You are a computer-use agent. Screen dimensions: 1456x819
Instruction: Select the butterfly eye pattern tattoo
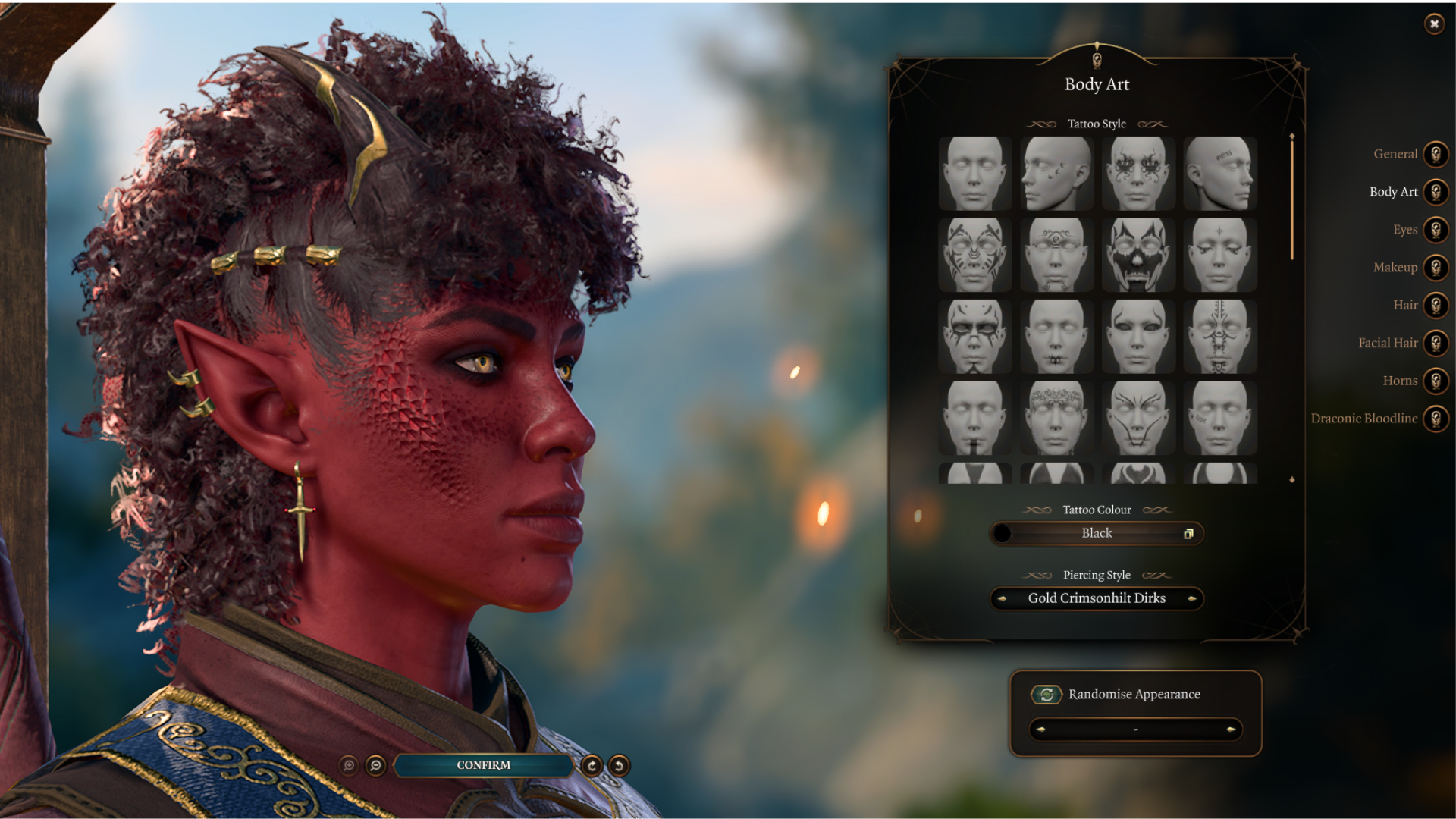coord(1137,173)
